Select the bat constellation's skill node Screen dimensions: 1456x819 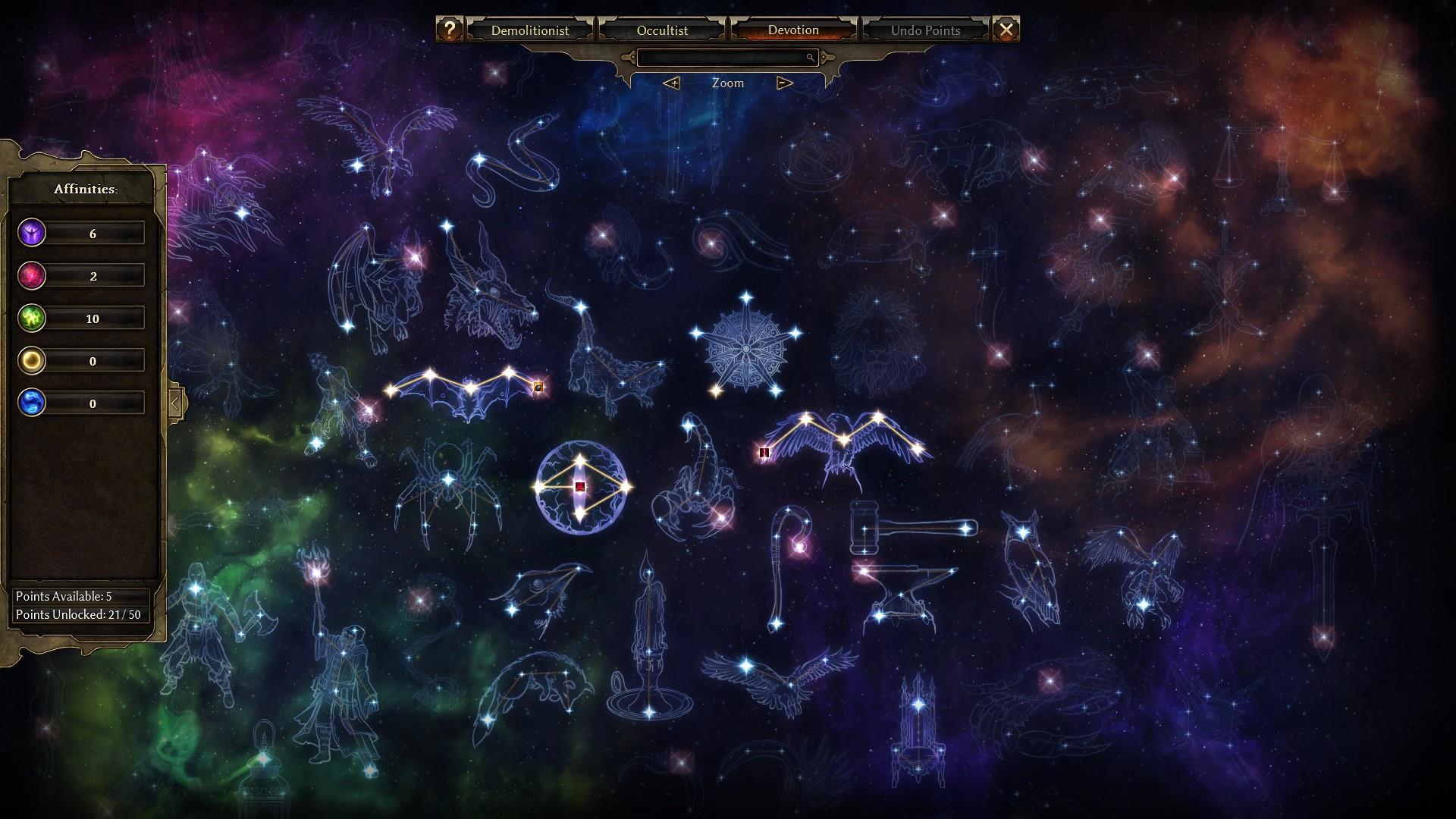coord(538,388)
